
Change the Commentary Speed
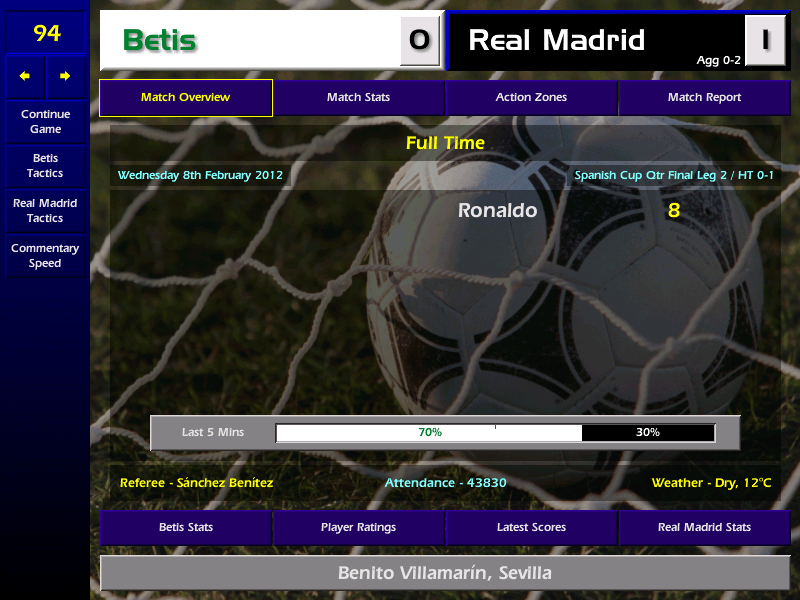pos(45,256)
